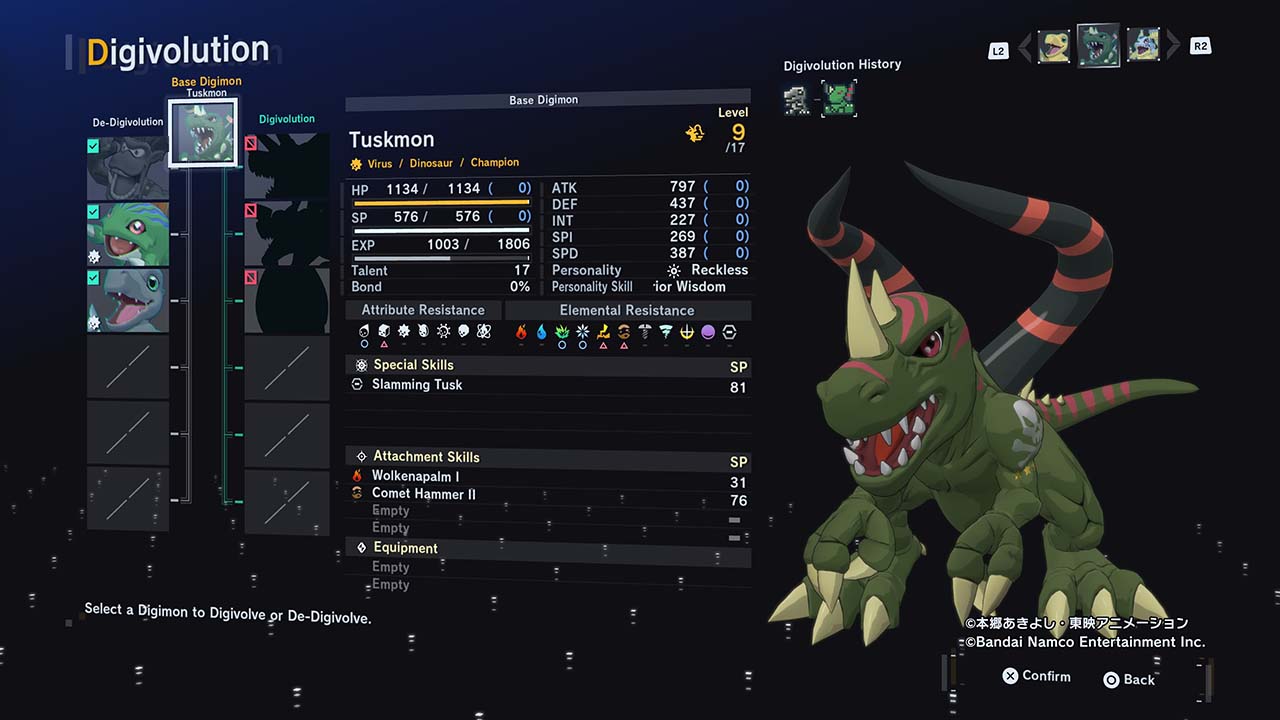Select the Wolkenapalm I attachment skill

(415, 477)
